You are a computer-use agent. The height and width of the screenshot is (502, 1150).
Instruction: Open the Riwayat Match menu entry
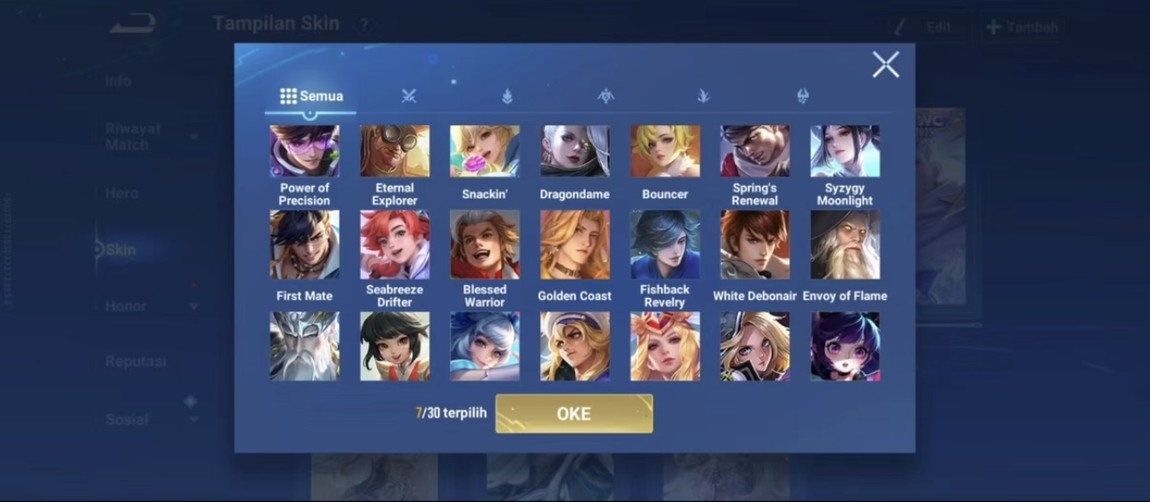[x=133, y=137]
